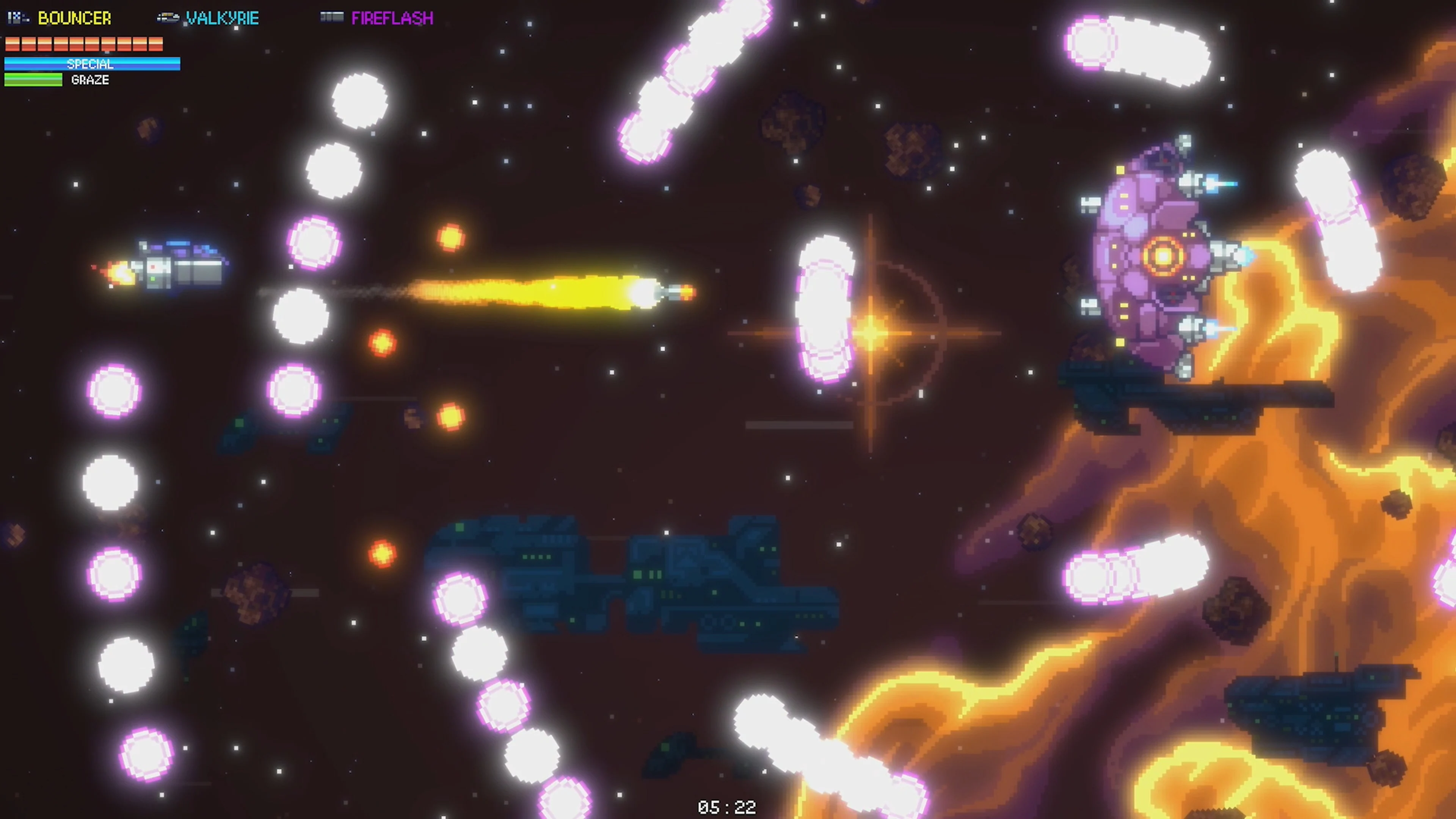Screen dimensions: 1456x819
Task: Click the GRAZE label text
Action: (89, 80)
